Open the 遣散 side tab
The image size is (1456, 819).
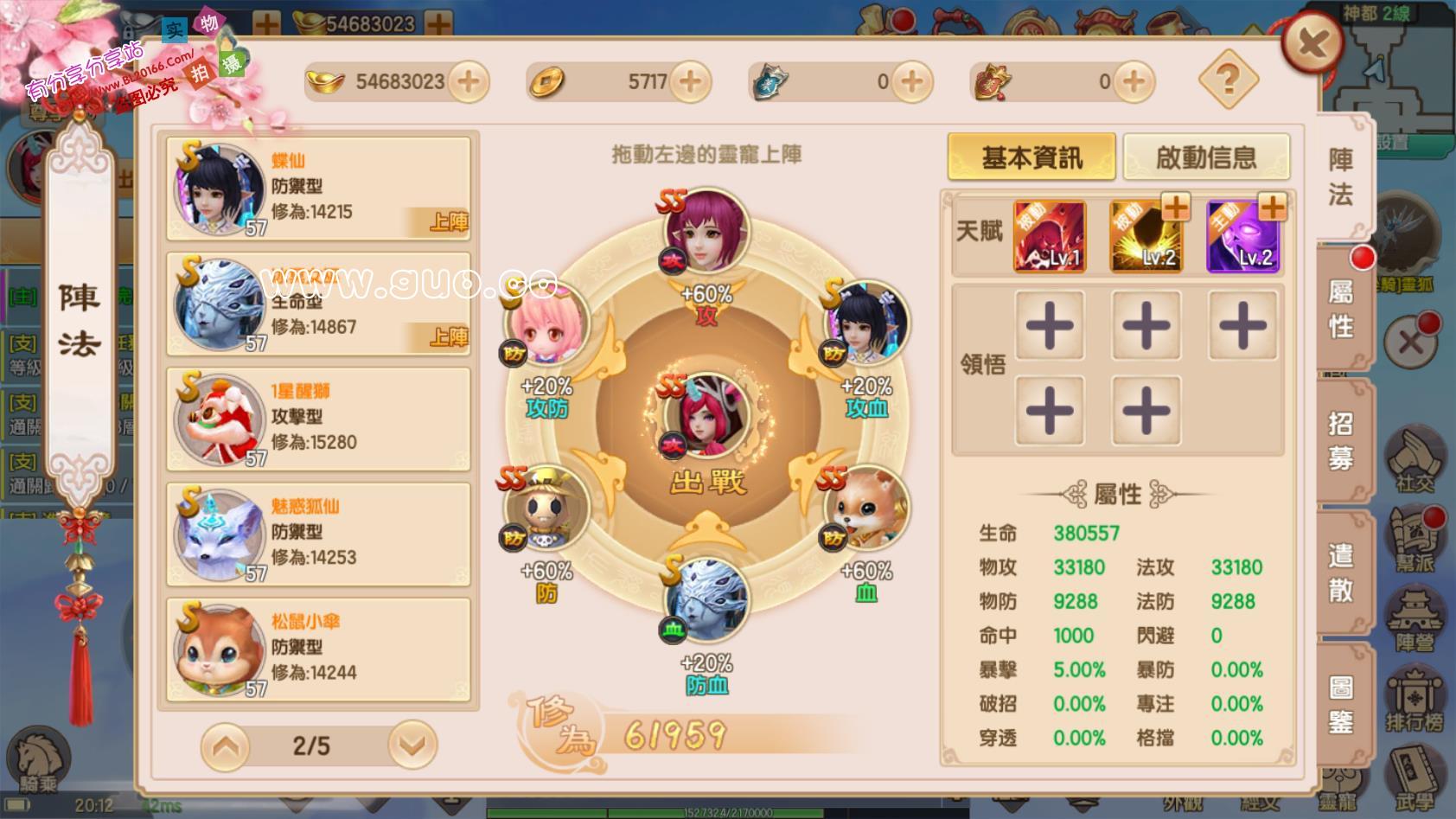coord(1341,573)
